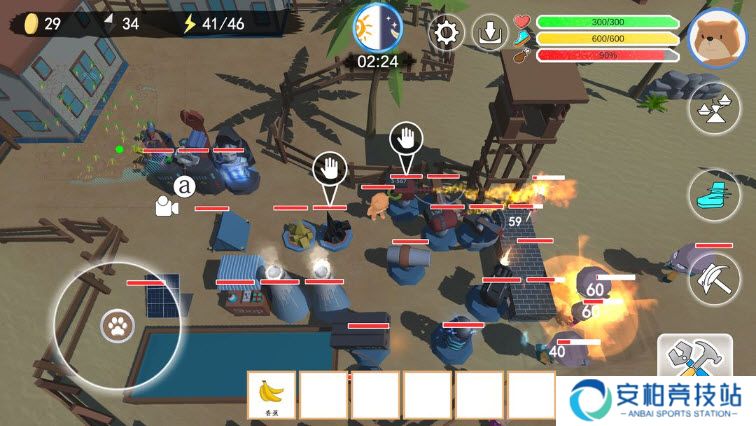Tap the paw print joystick knob
Image resolution: width=756 pixels, height=426 pixels.
pyautogui.click(x=117, y=325)
